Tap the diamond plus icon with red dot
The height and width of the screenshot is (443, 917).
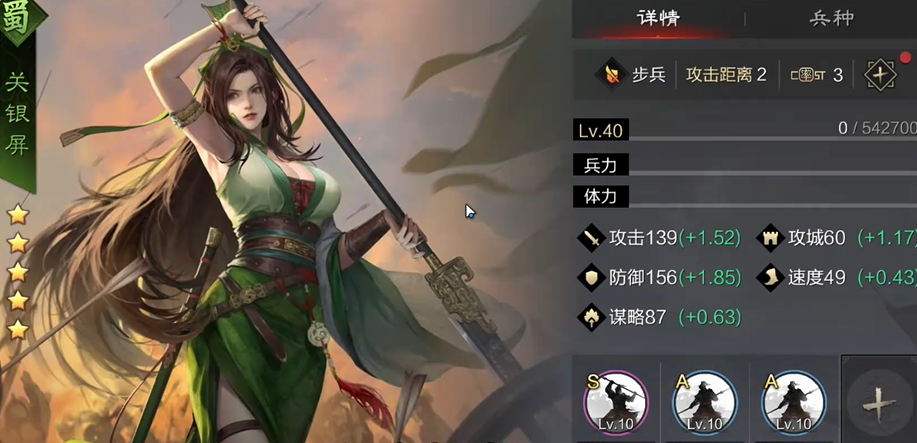[881, 75]
